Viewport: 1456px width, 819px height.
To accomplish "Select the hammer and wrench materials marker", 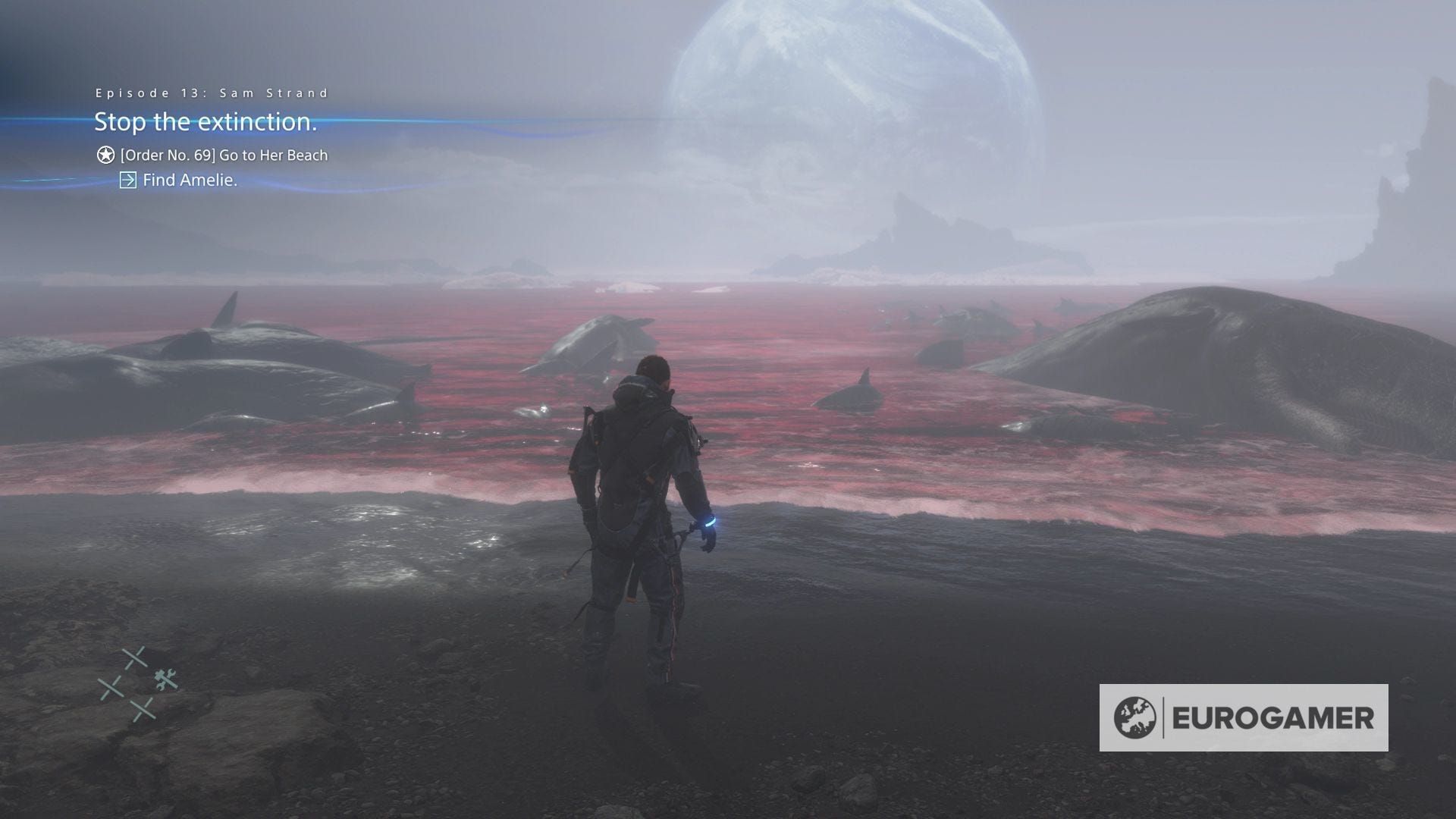I will (165, 679).
